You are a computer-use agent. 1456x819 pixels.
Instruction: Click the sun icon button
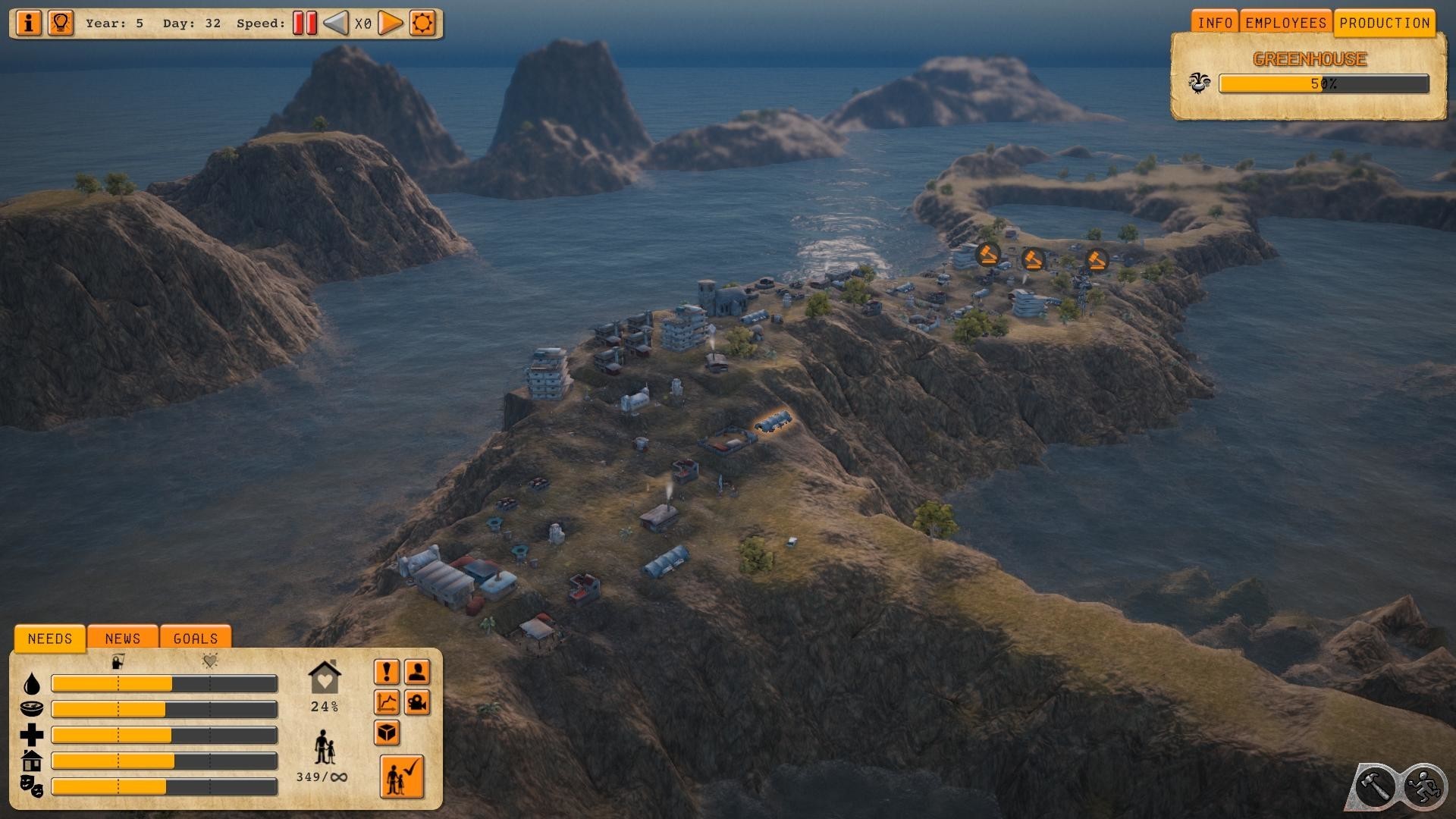pyautogui.click(x=422, y=23)
